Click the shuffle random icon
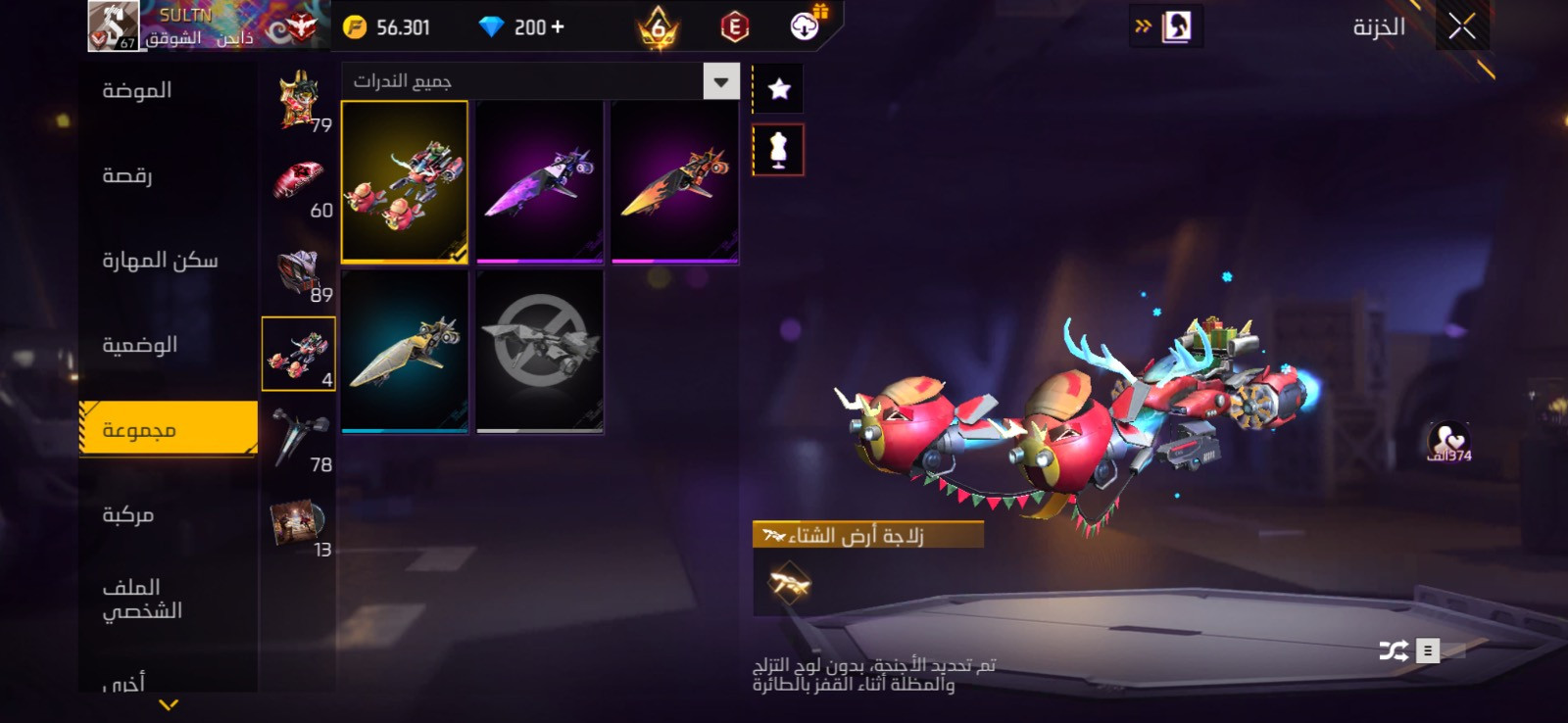The height and width of the screenshot is (723, 1568). coord(1393,651)
